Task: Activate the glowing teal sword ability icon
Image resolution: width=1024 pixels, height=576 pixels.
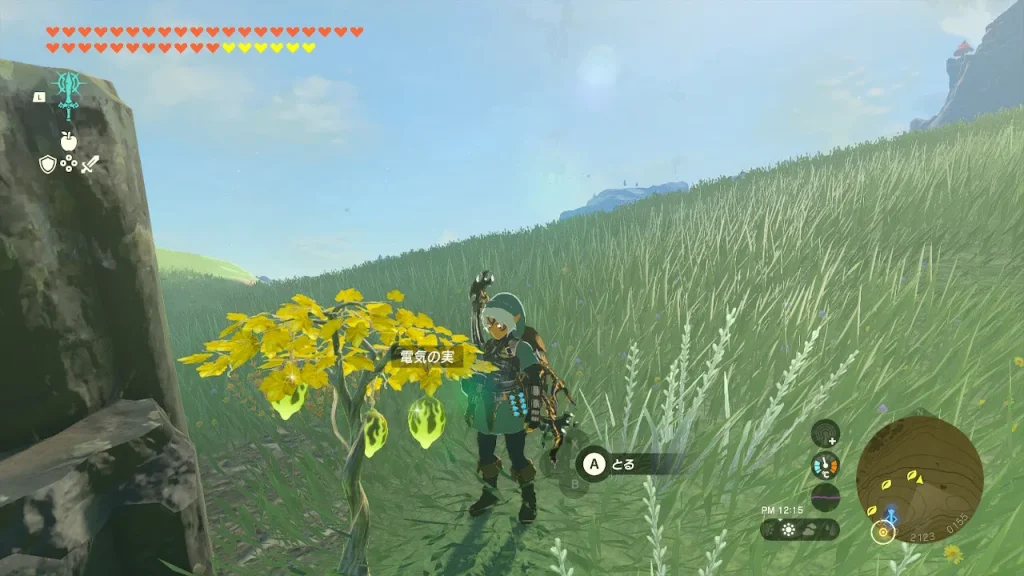Action: click(69, 94)
